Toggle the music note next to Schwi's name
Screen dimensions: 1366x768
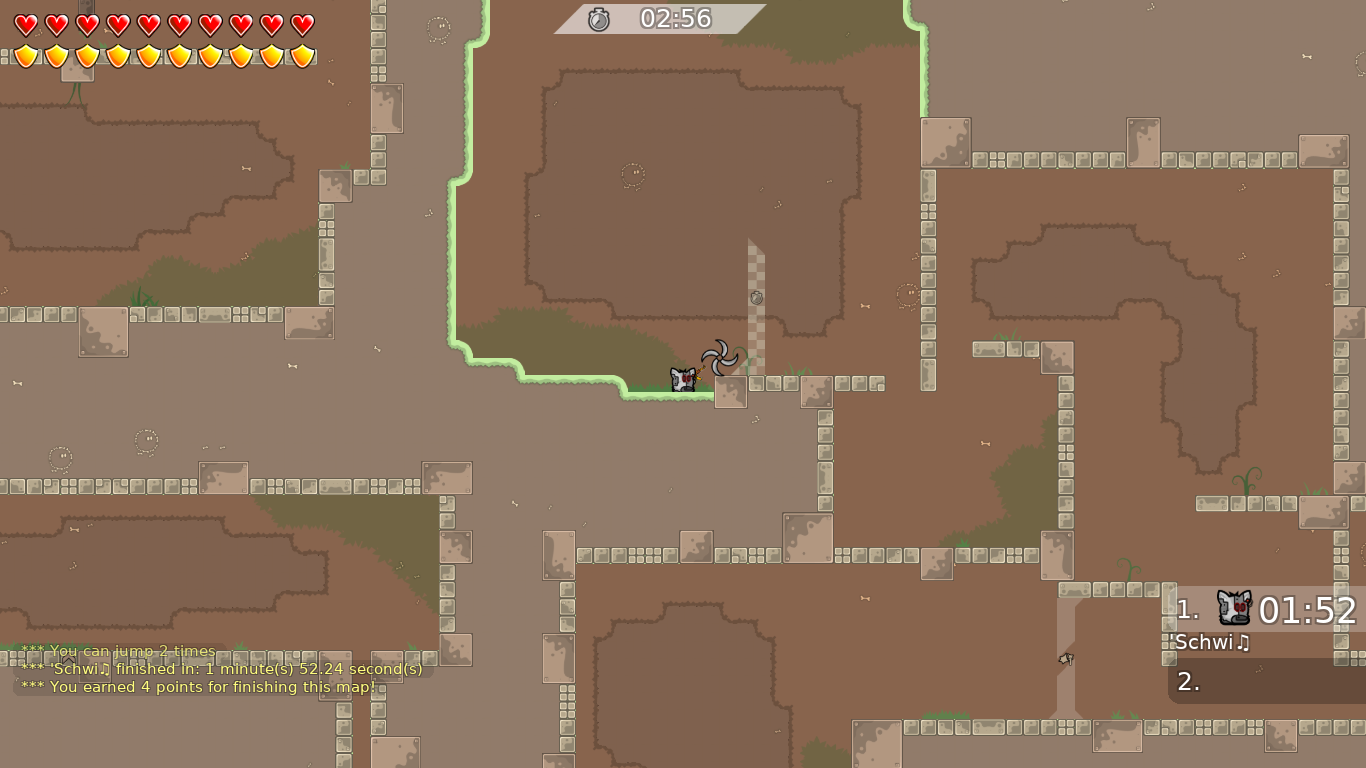point(1243,643)
